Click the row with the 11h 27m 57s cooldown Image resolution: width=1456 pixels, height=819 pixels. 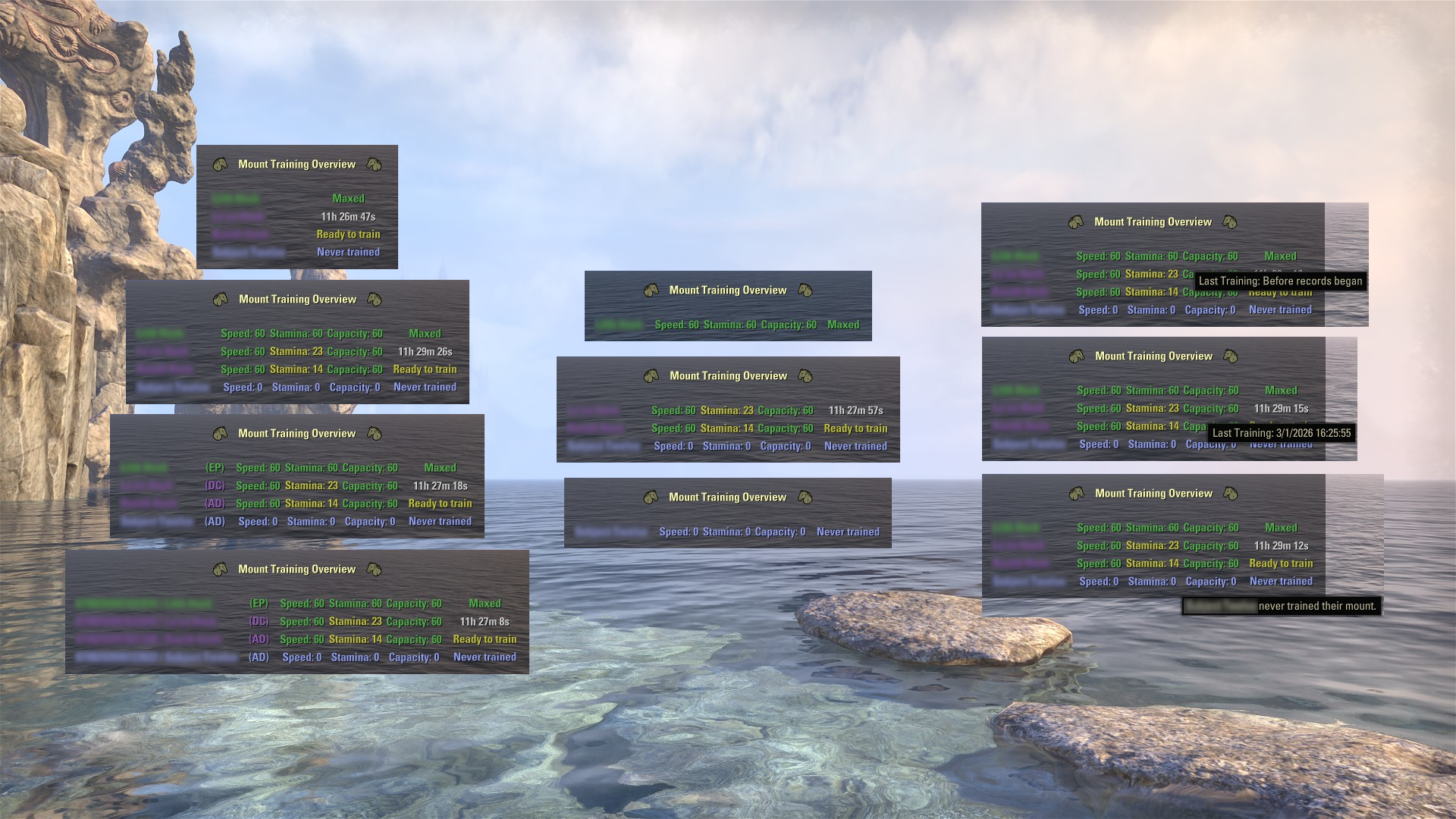coord(728,411)
